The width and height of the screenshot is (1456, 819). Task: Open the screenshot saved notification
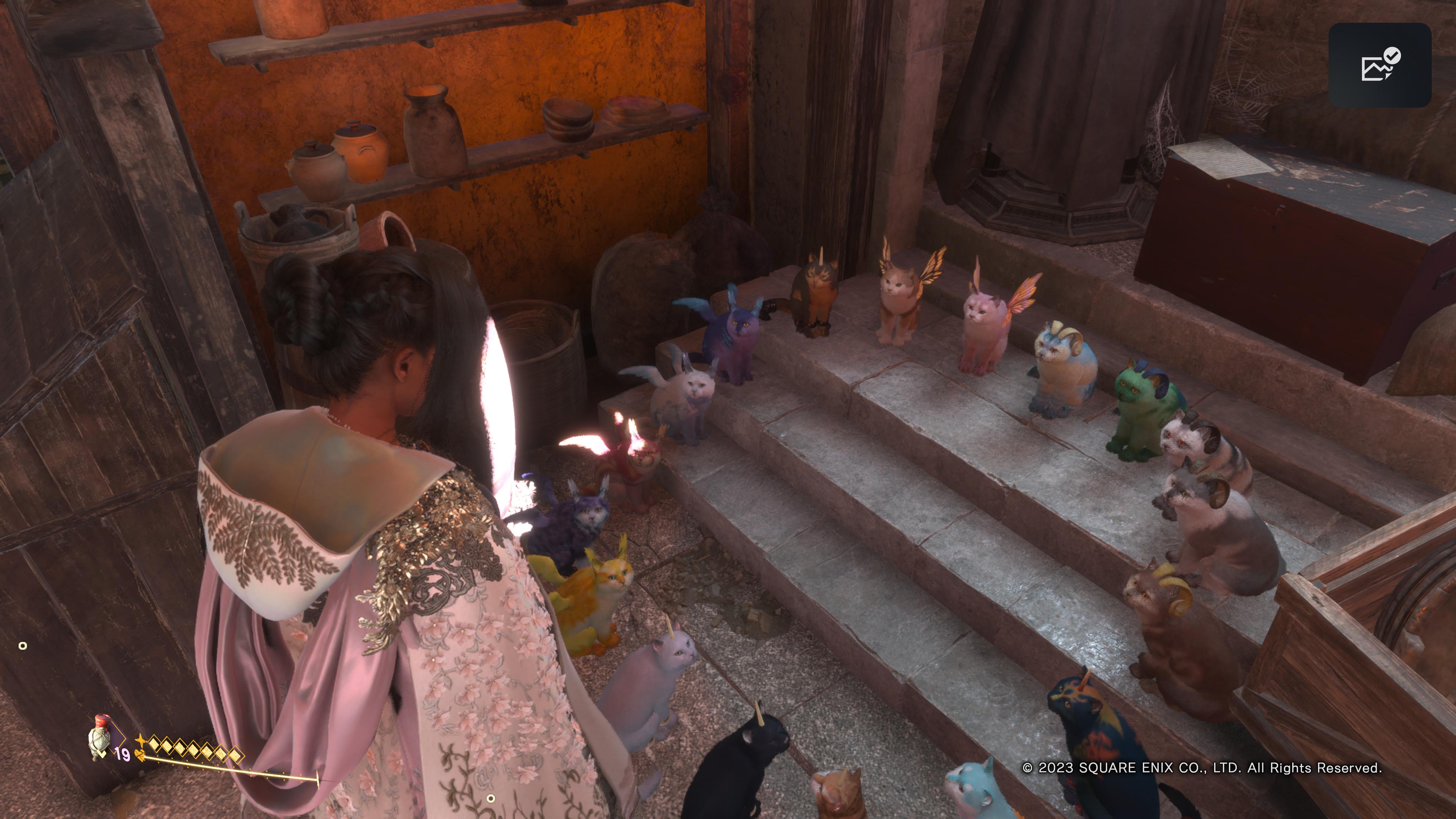coord(1379,65)
